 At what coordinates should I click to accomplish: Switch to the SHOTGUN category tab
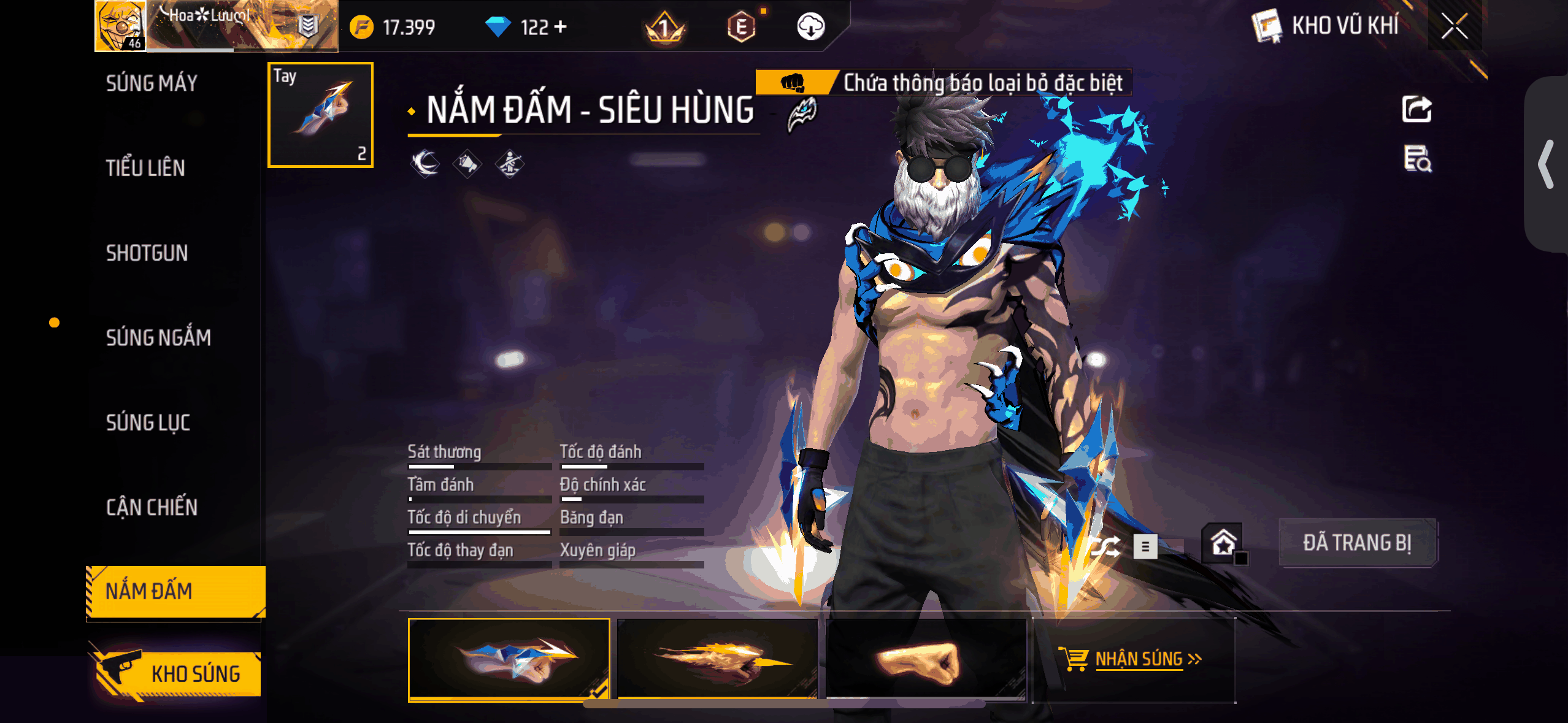[147, 253]
